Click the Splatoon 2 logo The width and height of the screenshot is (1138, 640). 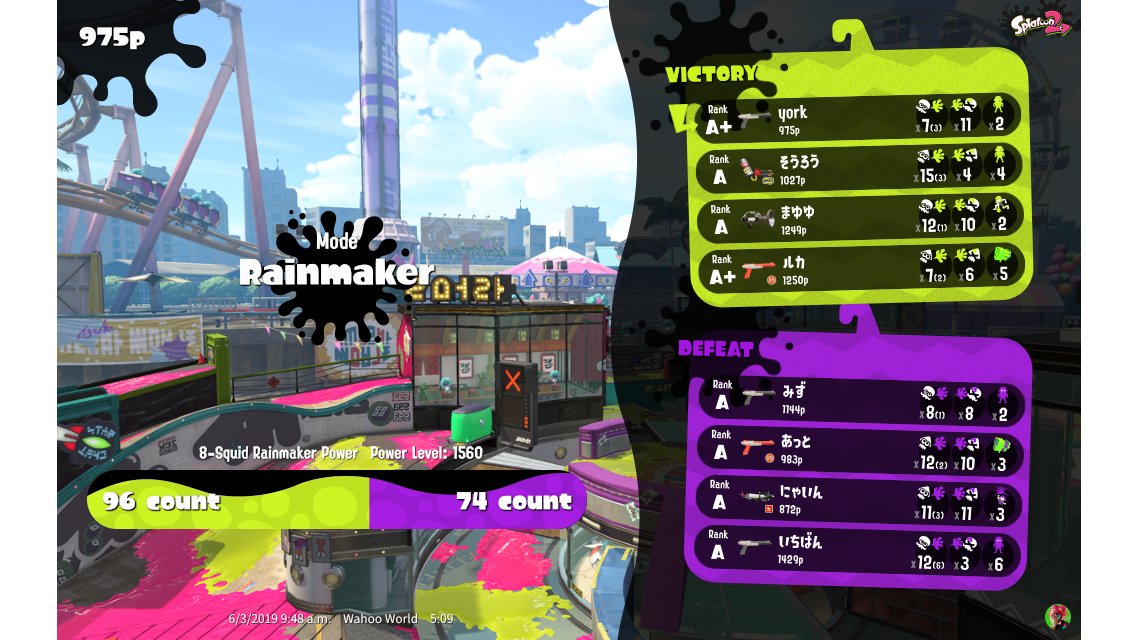[1041, 23]
